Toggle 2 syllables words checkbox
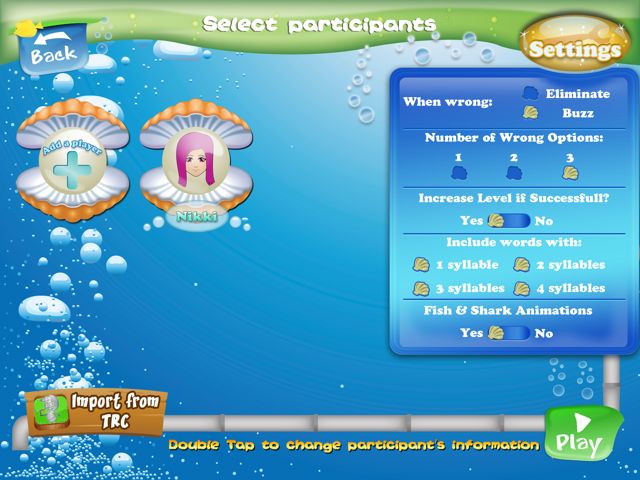 (x=521, y=265)
